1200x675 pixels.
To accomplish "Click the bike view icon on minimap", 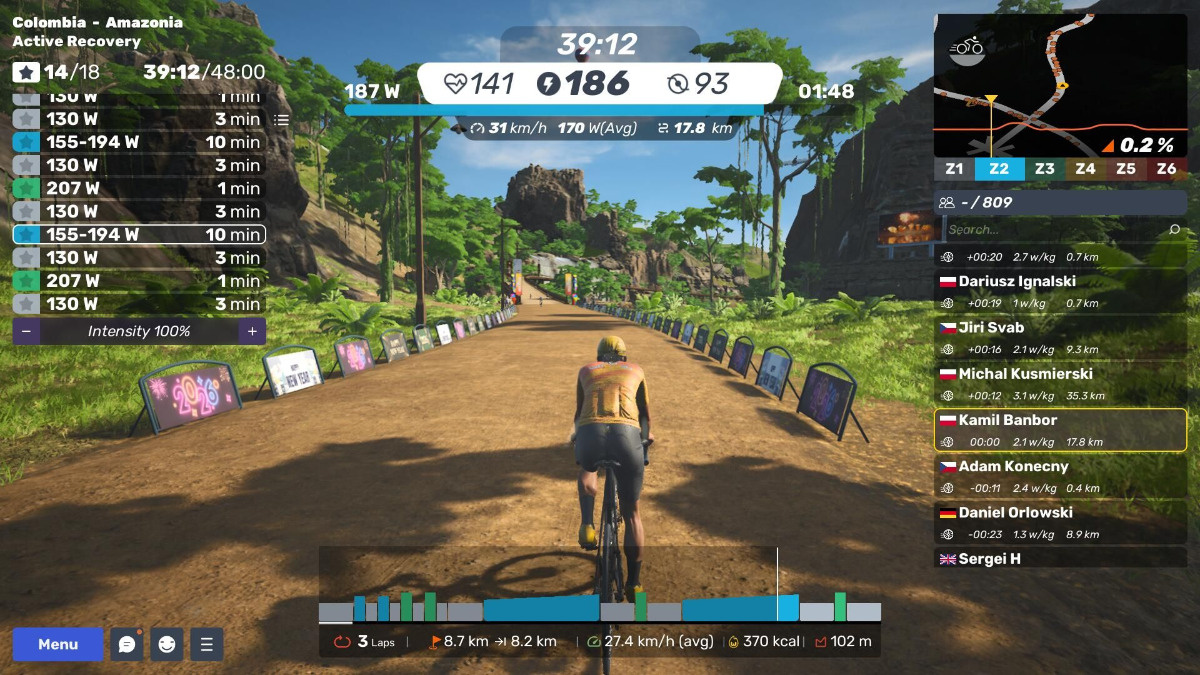I will 968,47.
